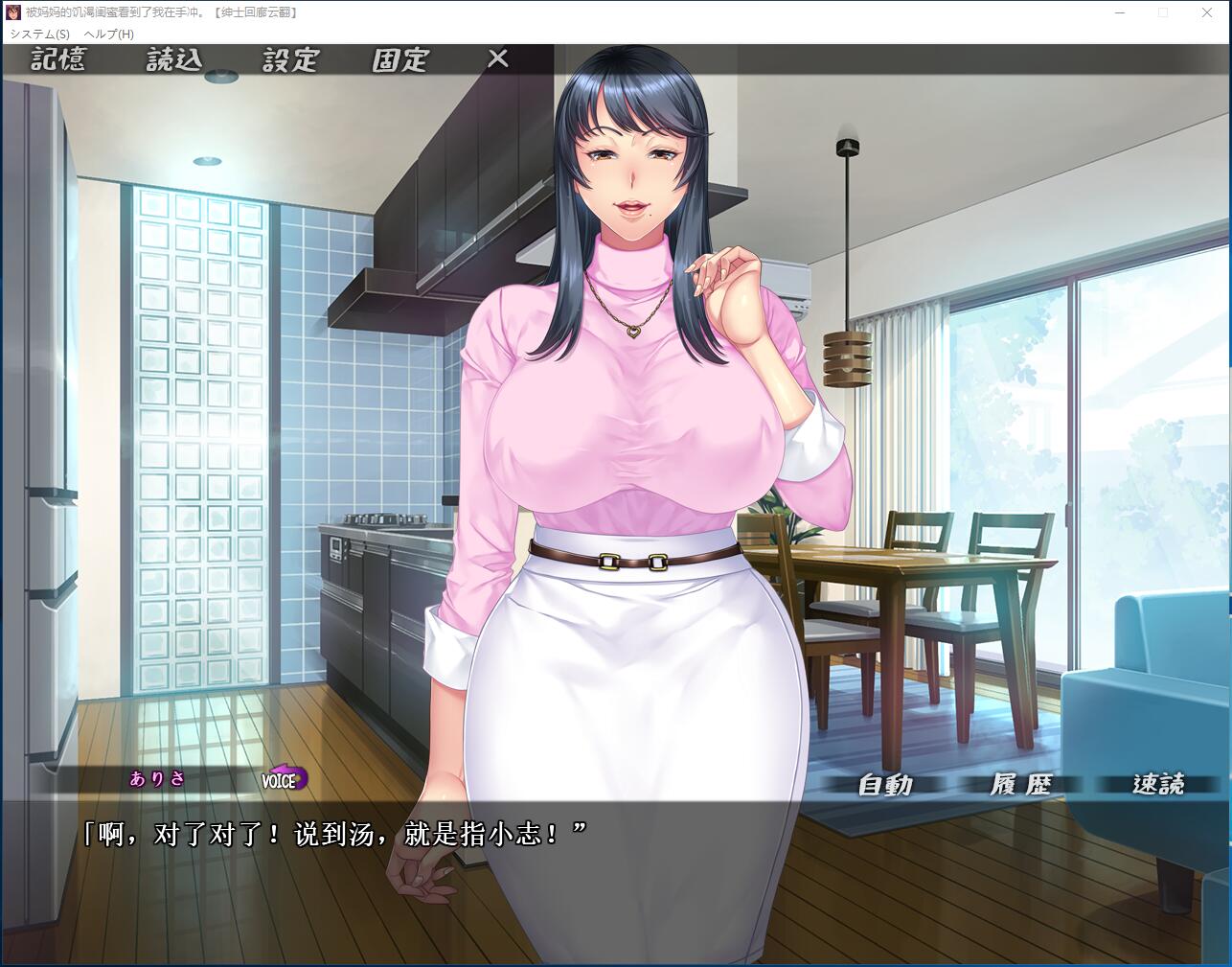1232x967 pixels.
Task: Open the ヘルプ(H) help menu
Action: click(109, 34)
